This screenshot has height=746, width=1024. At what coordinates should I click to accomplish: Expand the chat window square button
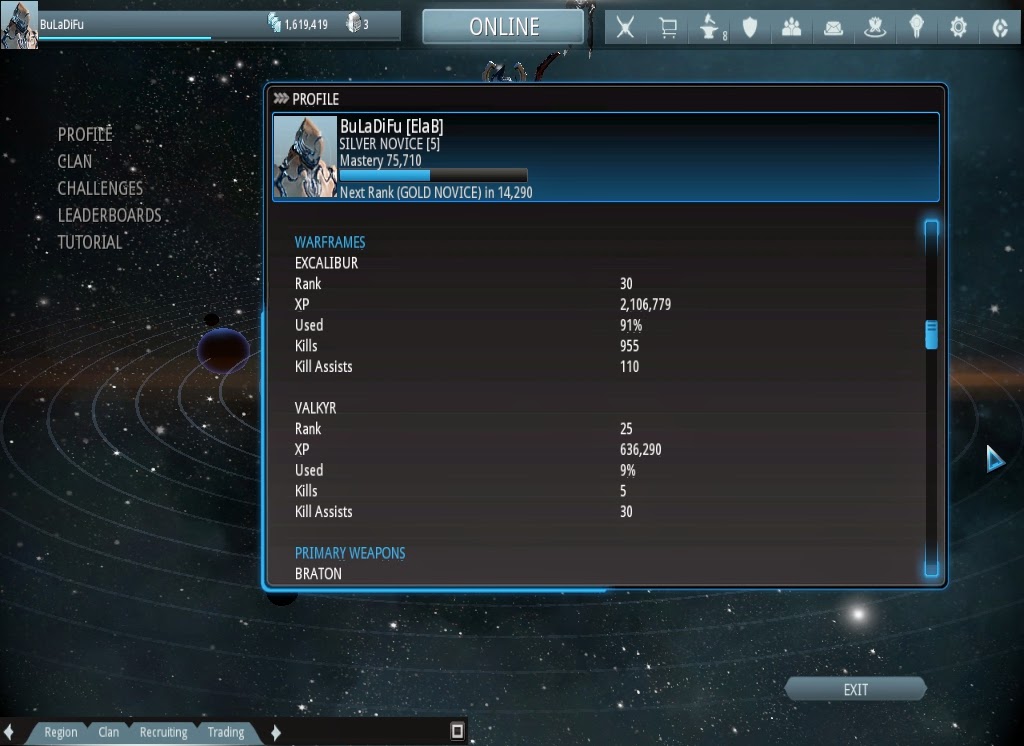coord(457,731)
